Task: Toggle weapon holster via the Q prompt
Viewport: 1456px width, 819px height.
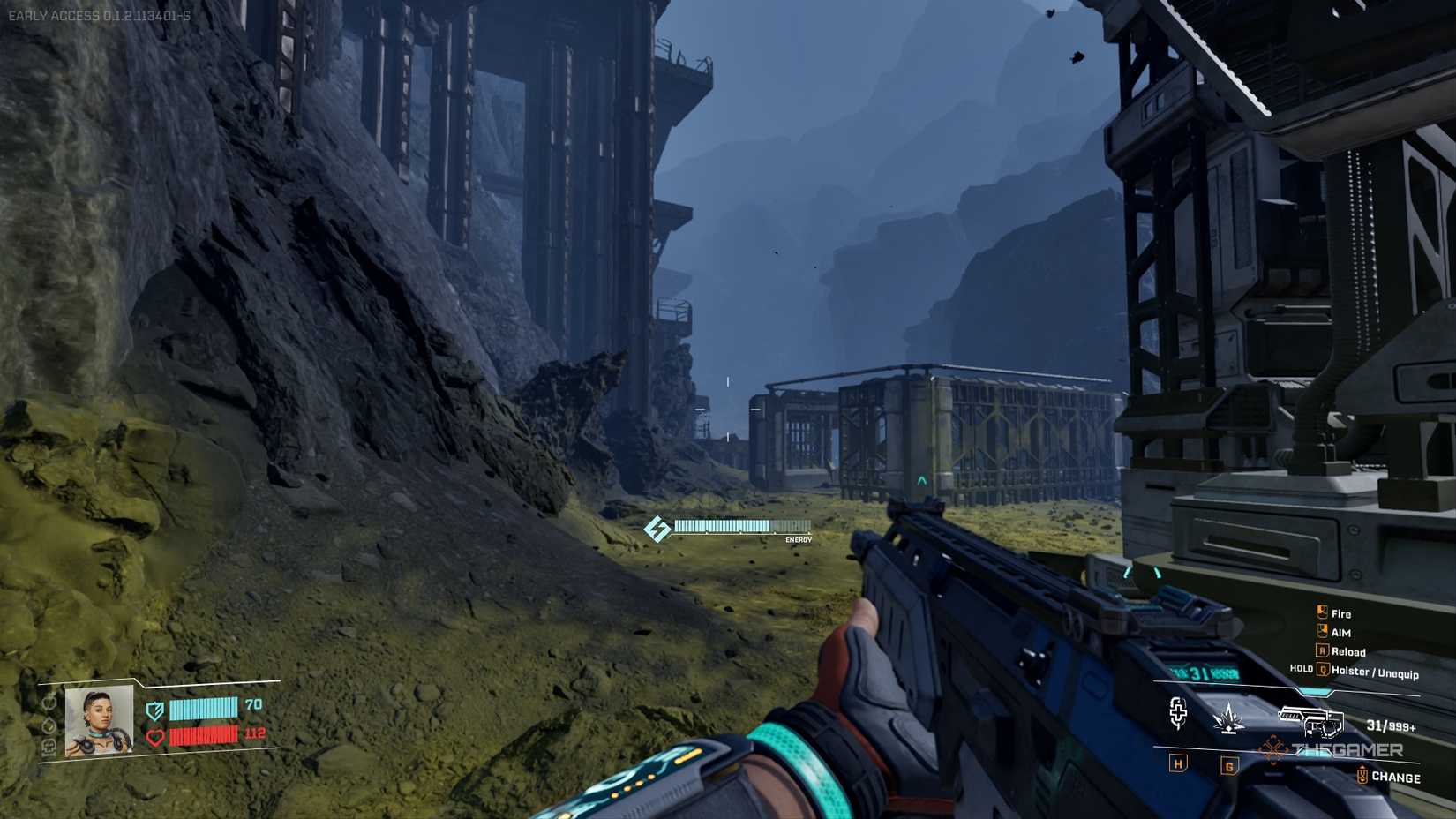Action: click(1324, 671)
